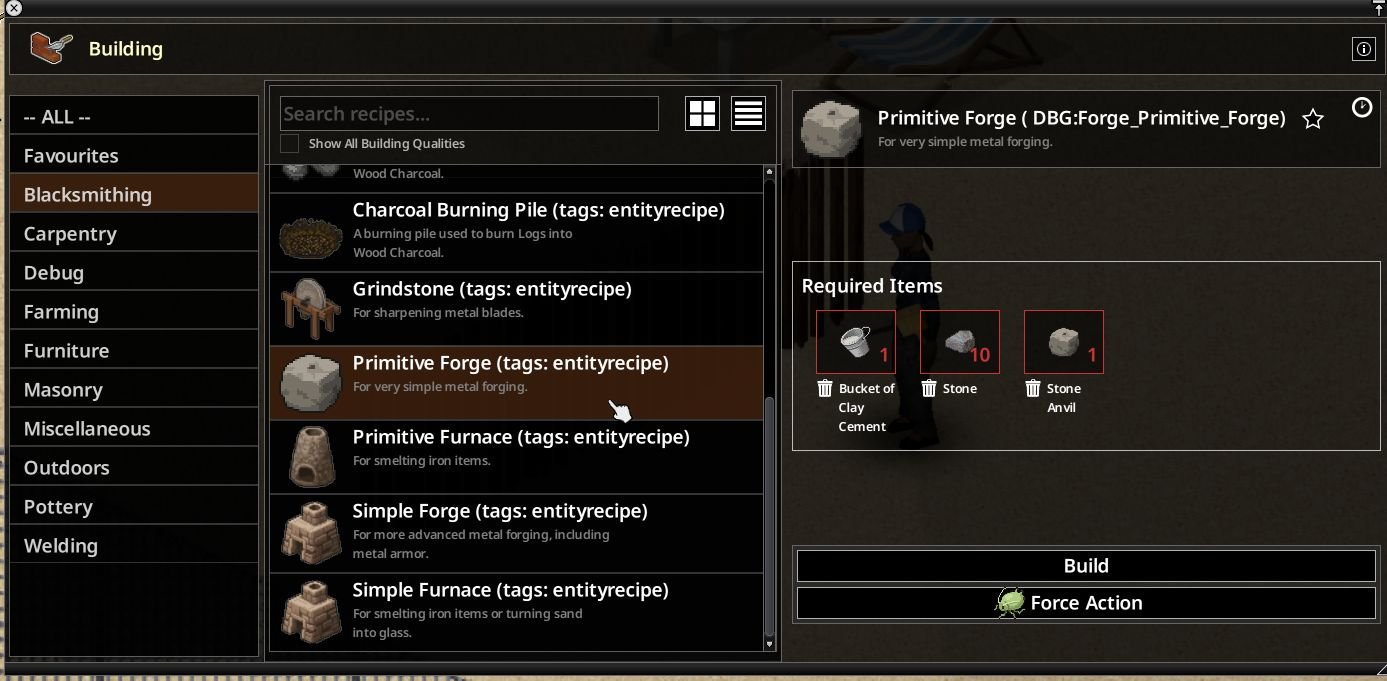Activate the Force Action button
This screenshot has height=681, width=1387.
pos(1086,603)
